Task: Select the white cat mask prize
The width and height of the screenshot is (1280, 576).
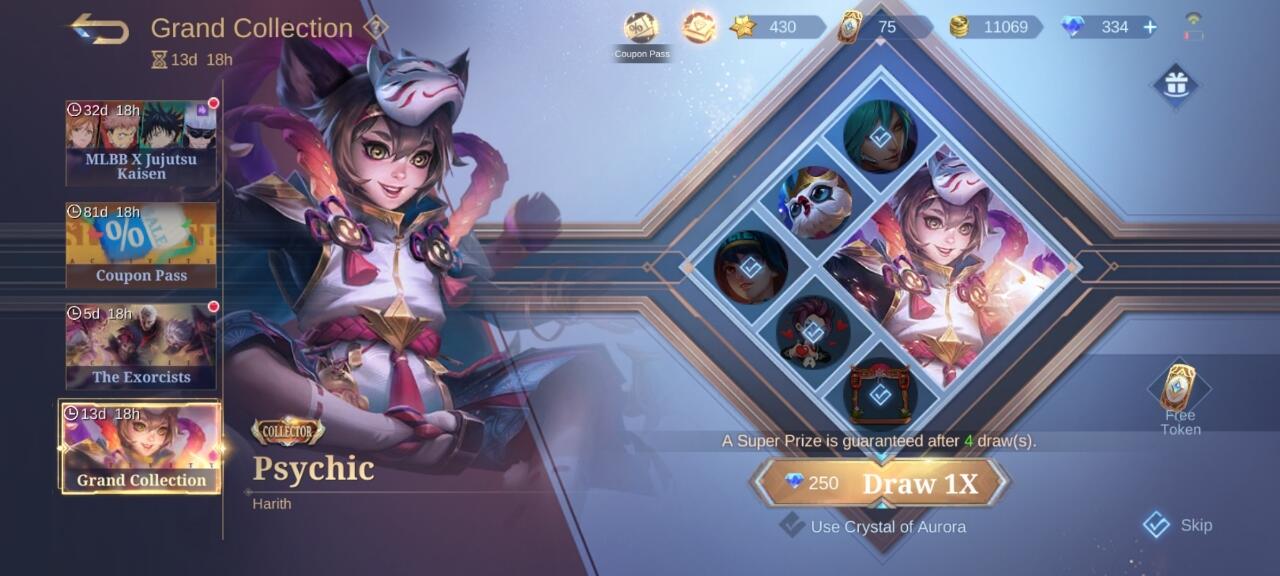Action: click(x=815, y=201)
